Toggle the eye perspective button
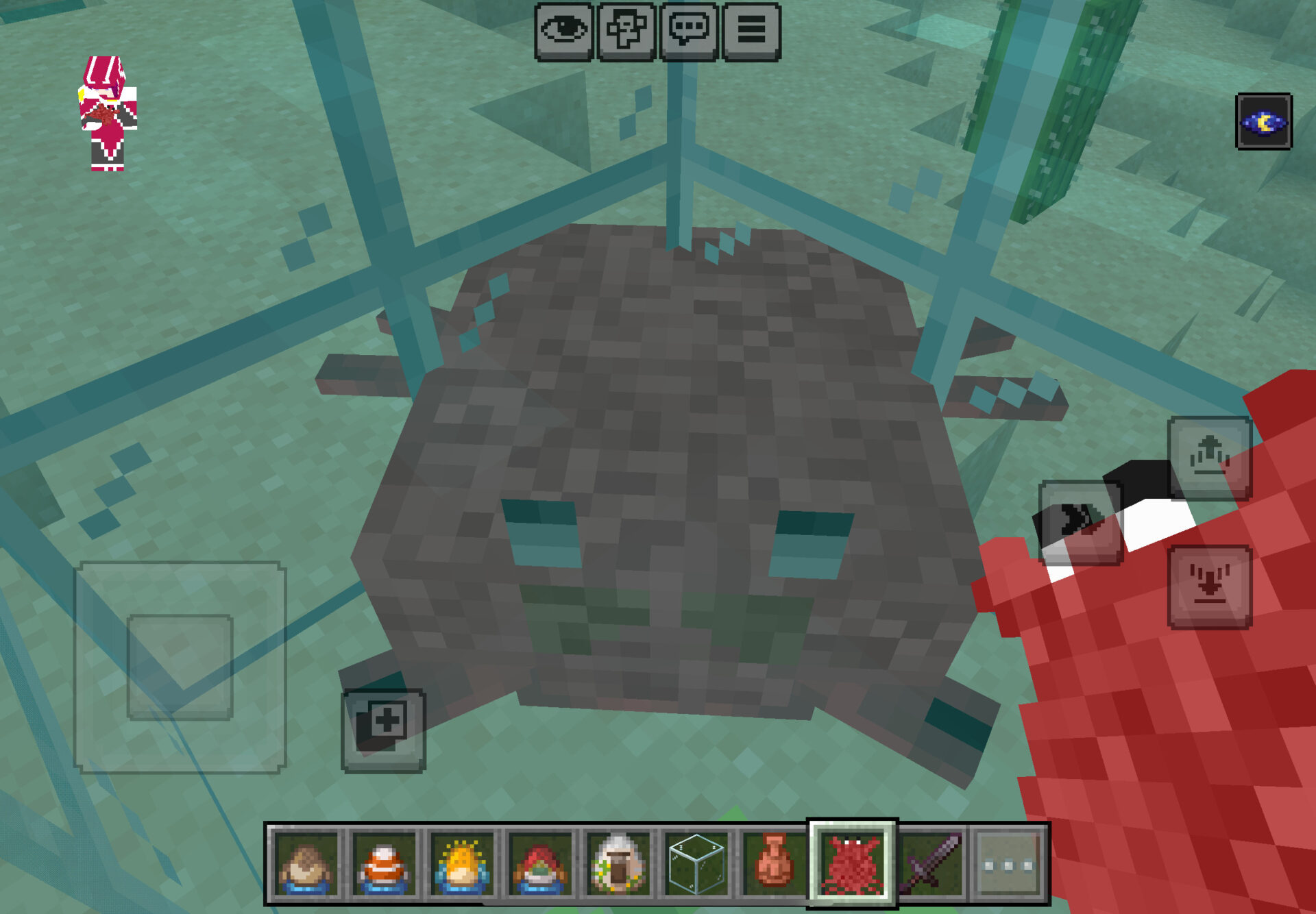1316x914 pixels. pyautogui.click(x=563, y=32)
